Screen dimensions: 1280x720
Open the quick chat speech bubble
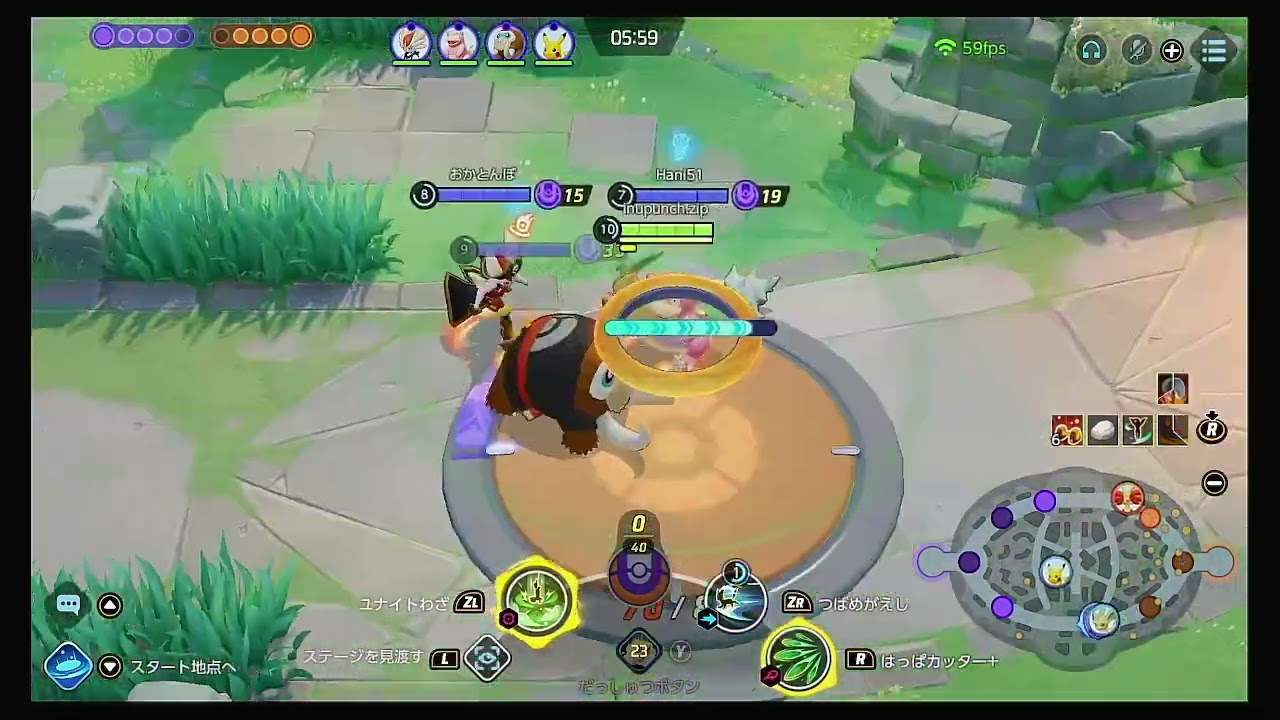[68, 604]
